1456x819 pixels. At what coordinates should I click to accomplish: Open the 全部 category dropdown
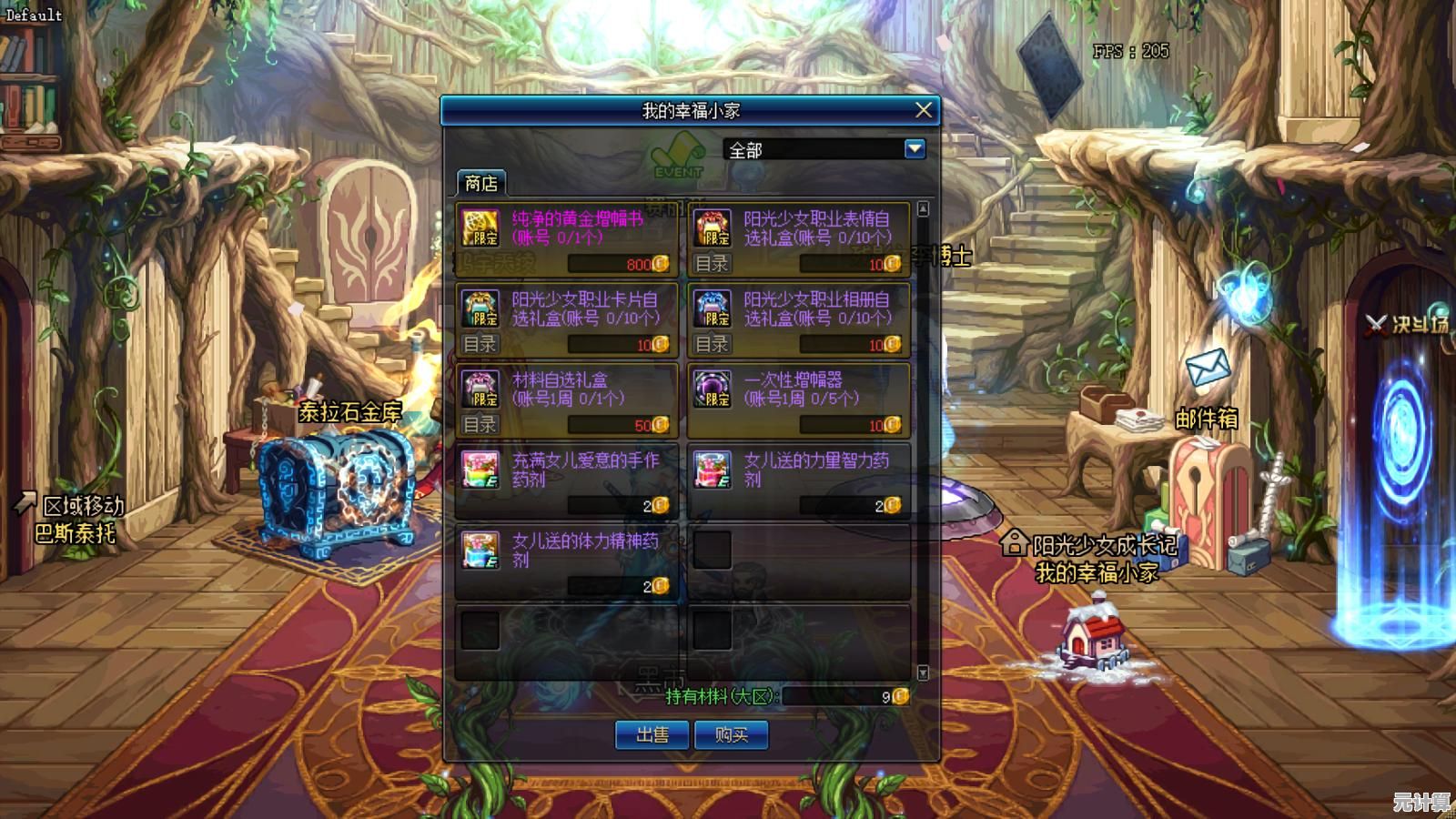pos(915,149)
